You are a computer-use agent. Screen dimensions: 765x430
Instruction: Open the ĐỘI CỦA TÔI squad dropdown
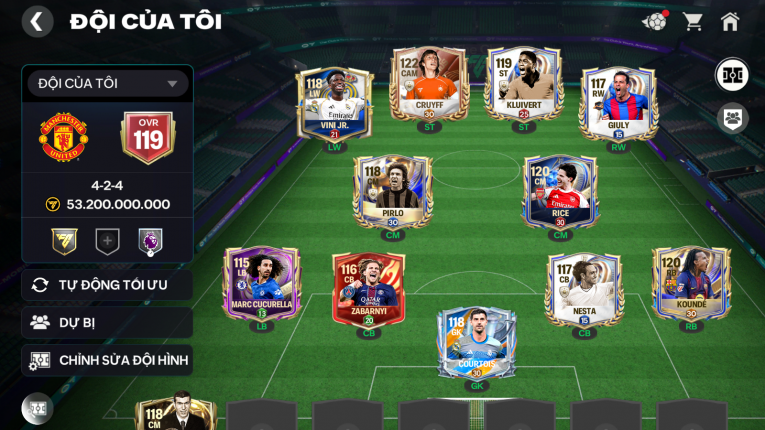click(x=108, y=84)
